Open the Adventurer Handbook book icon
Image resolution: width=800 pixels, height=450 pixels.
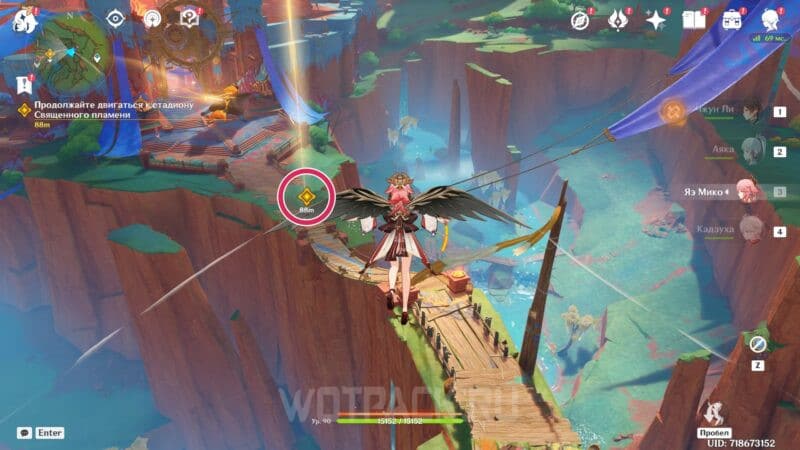point(694,20)
